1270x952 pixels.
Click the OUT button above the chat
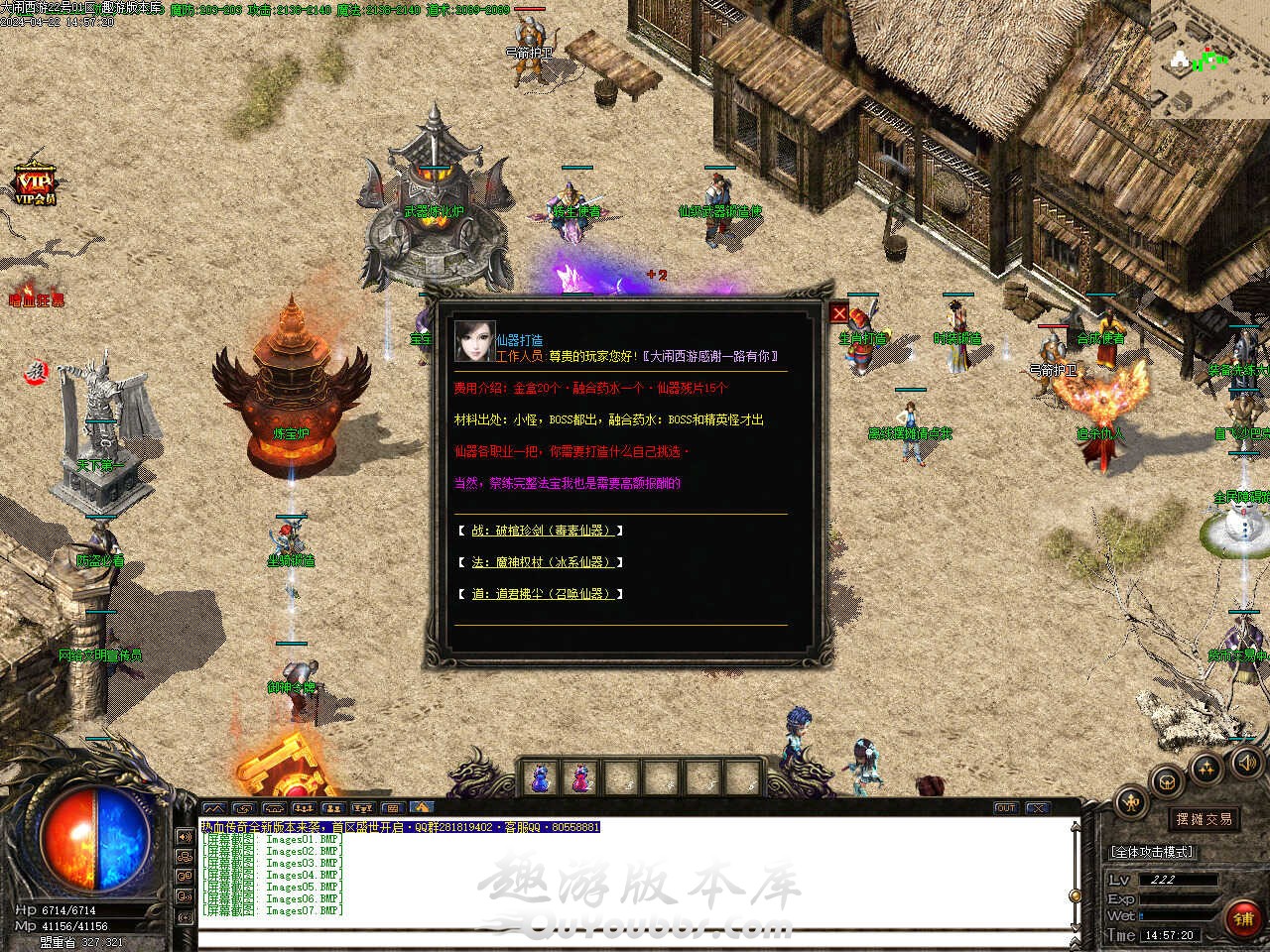1005,808
